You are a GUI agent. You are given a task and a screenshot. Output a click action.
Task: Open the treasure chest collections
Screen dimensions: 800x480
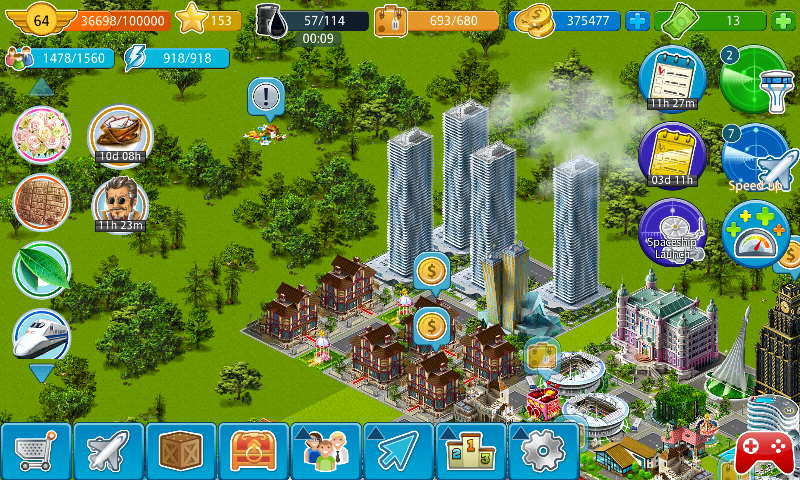(x=253, y=452)
